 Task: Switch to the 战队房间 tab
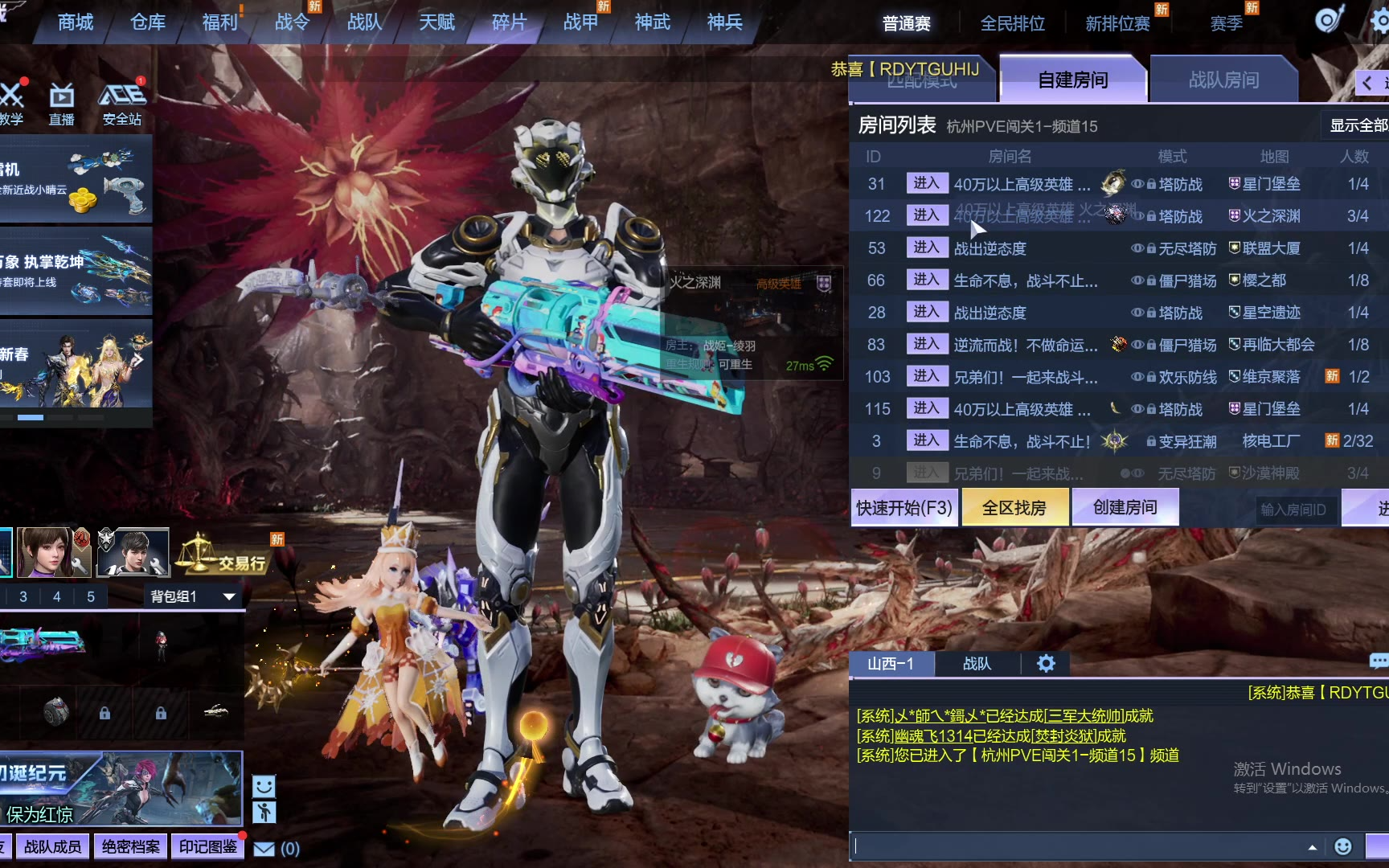point(1223,80)
